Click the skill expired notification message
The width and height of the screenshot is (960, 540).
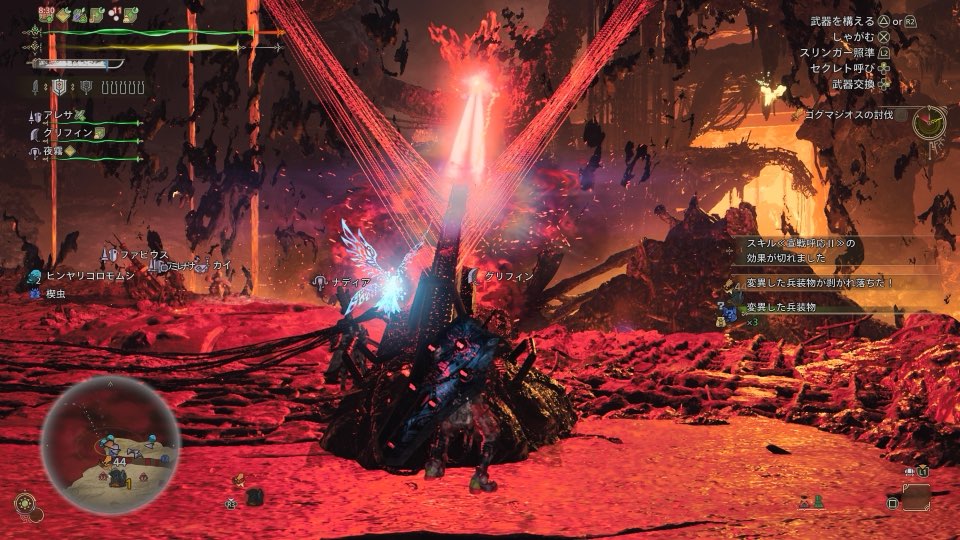(x=800, y=248)
